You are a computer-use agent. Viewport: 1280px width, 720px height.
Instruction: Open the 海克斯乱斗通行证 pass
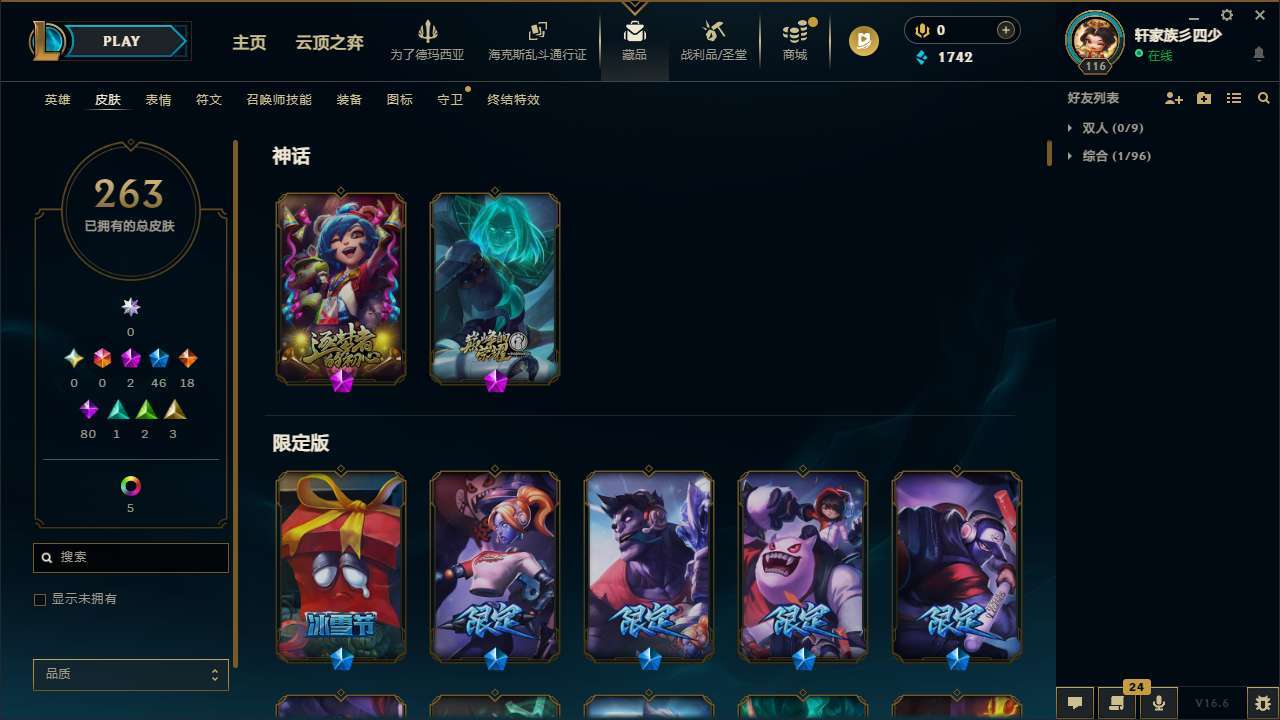[x=537, y=40]
